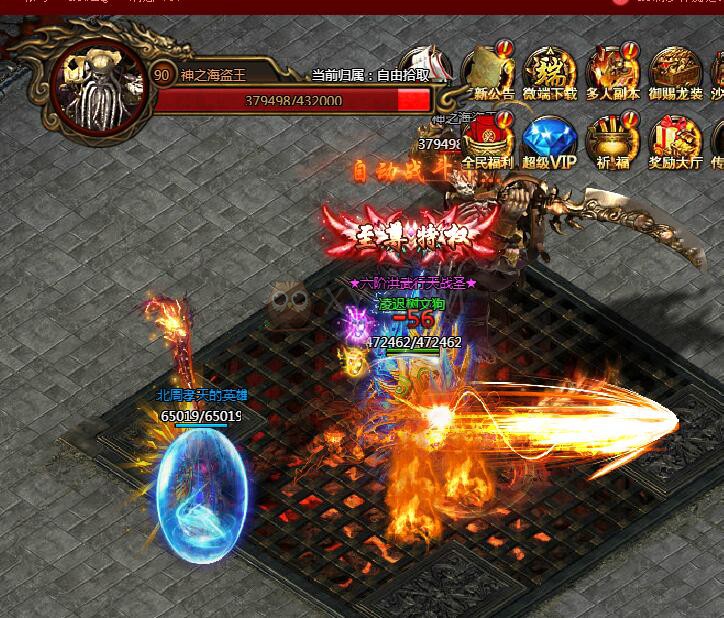The height and width of the screenshot is (618, 724).
Task: Open the 多人副本 multiplayer dungeon icon
Action: 613,71
